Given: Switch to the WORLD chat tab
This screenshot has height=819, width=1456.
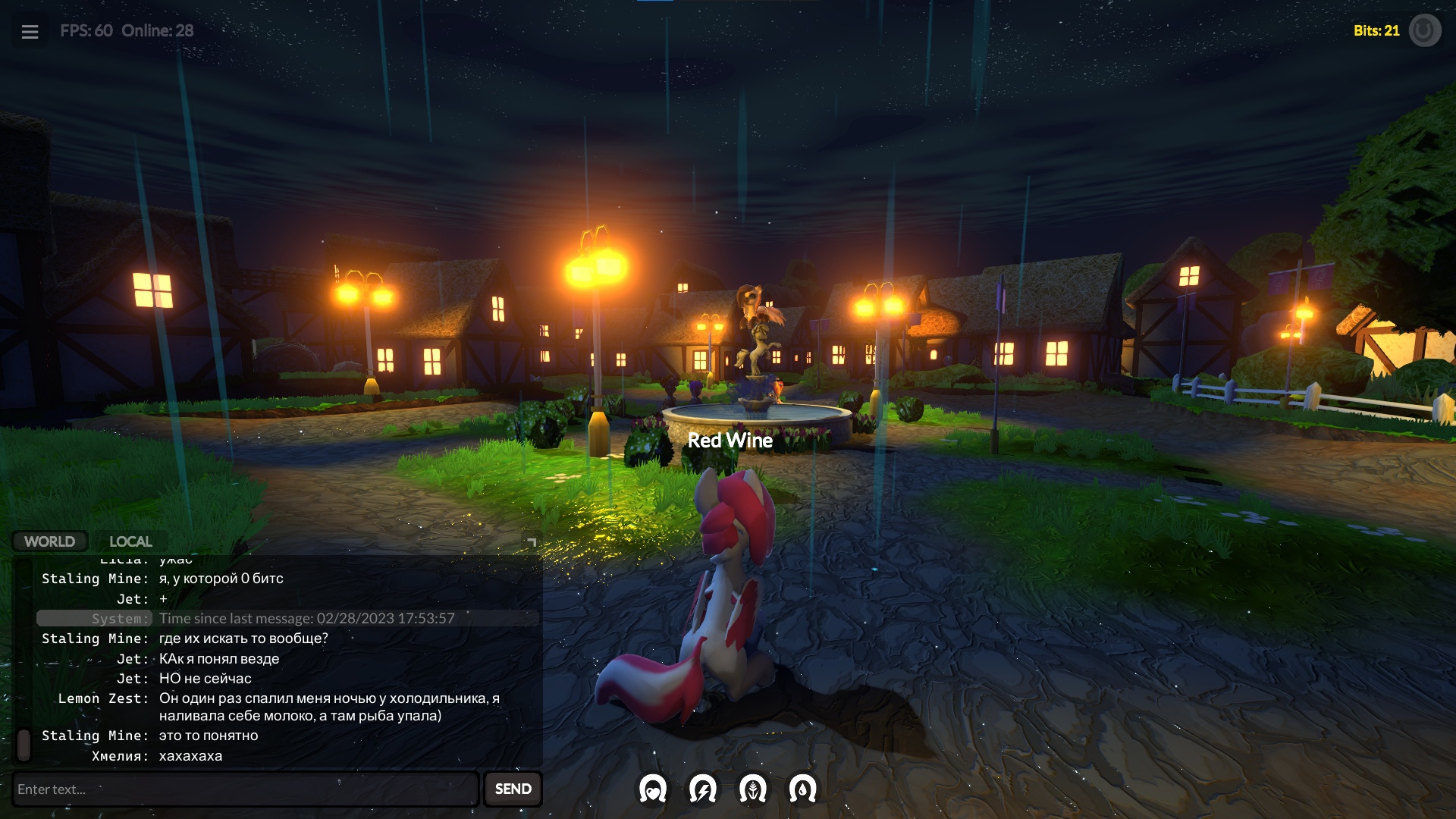Looking at the screenshot, I should pyautogui.click(x=49, y=541).
